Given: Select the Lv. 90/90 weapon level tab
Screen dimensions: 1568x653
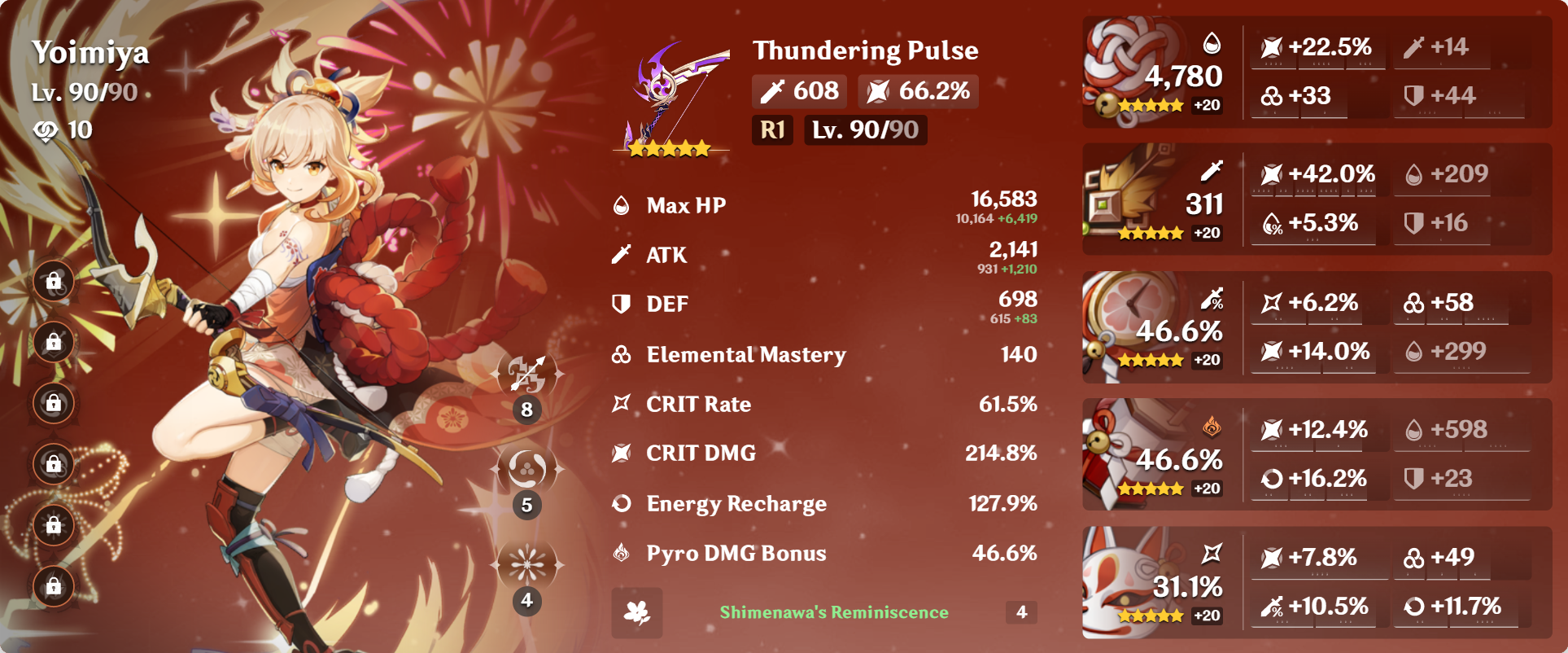Looking at the screenshot, I should pos(864,129).
